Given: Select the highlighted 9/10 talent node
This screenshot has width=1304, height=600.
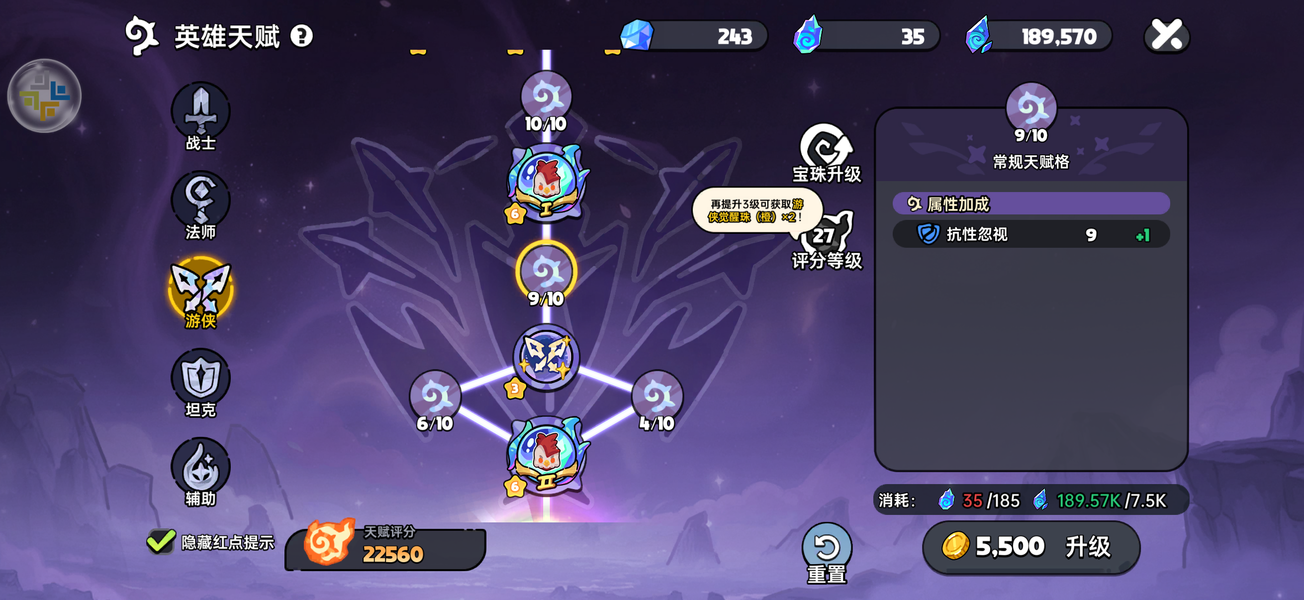Looking at the screenshot, I should click(546, 270).
